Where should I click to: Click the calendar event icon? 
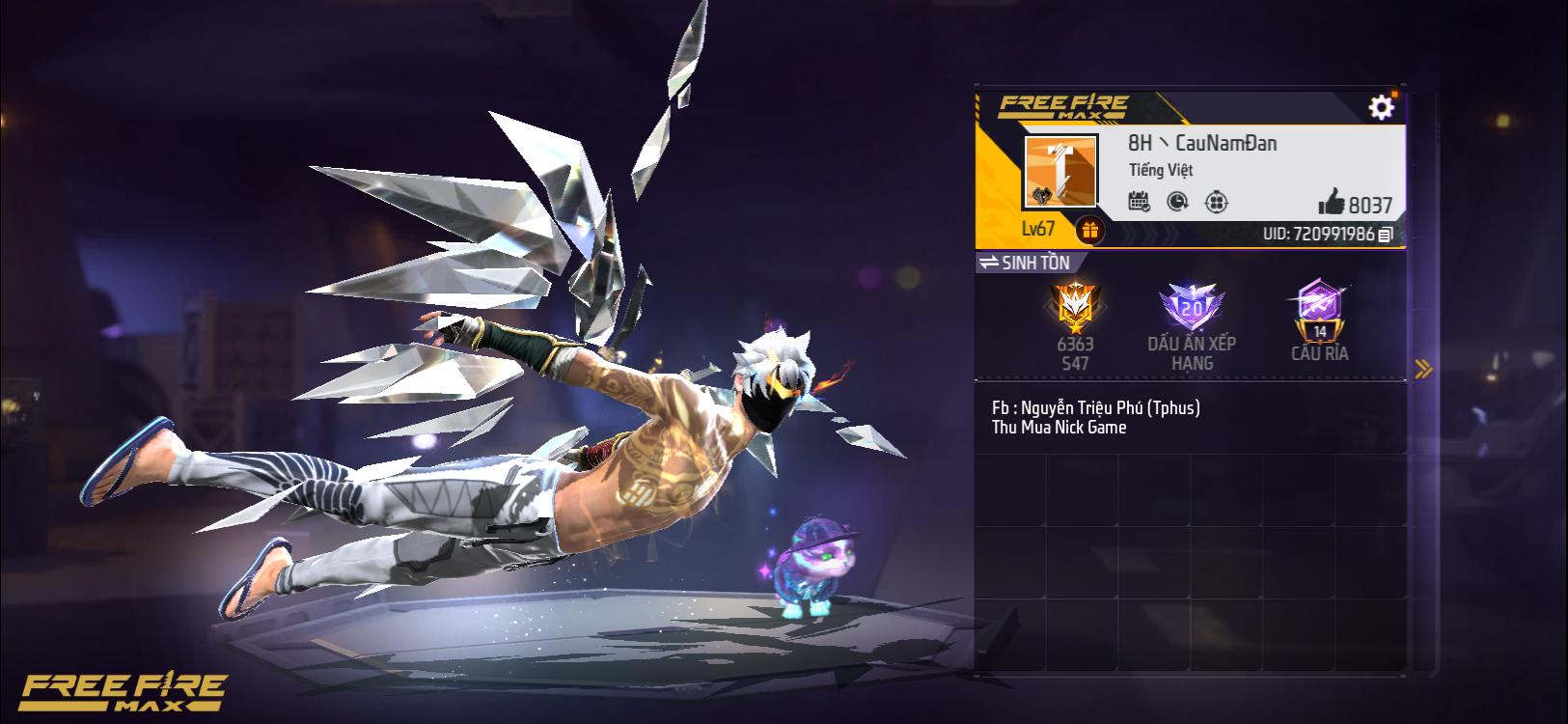1141,200
